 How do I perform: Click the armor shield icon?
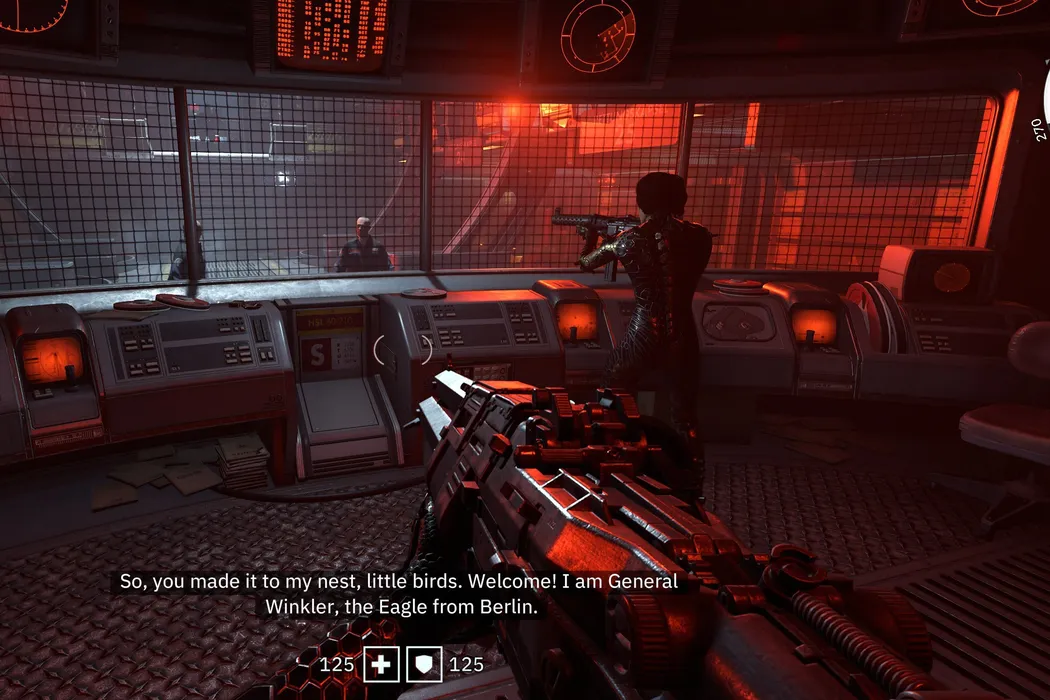coord(423,664)
